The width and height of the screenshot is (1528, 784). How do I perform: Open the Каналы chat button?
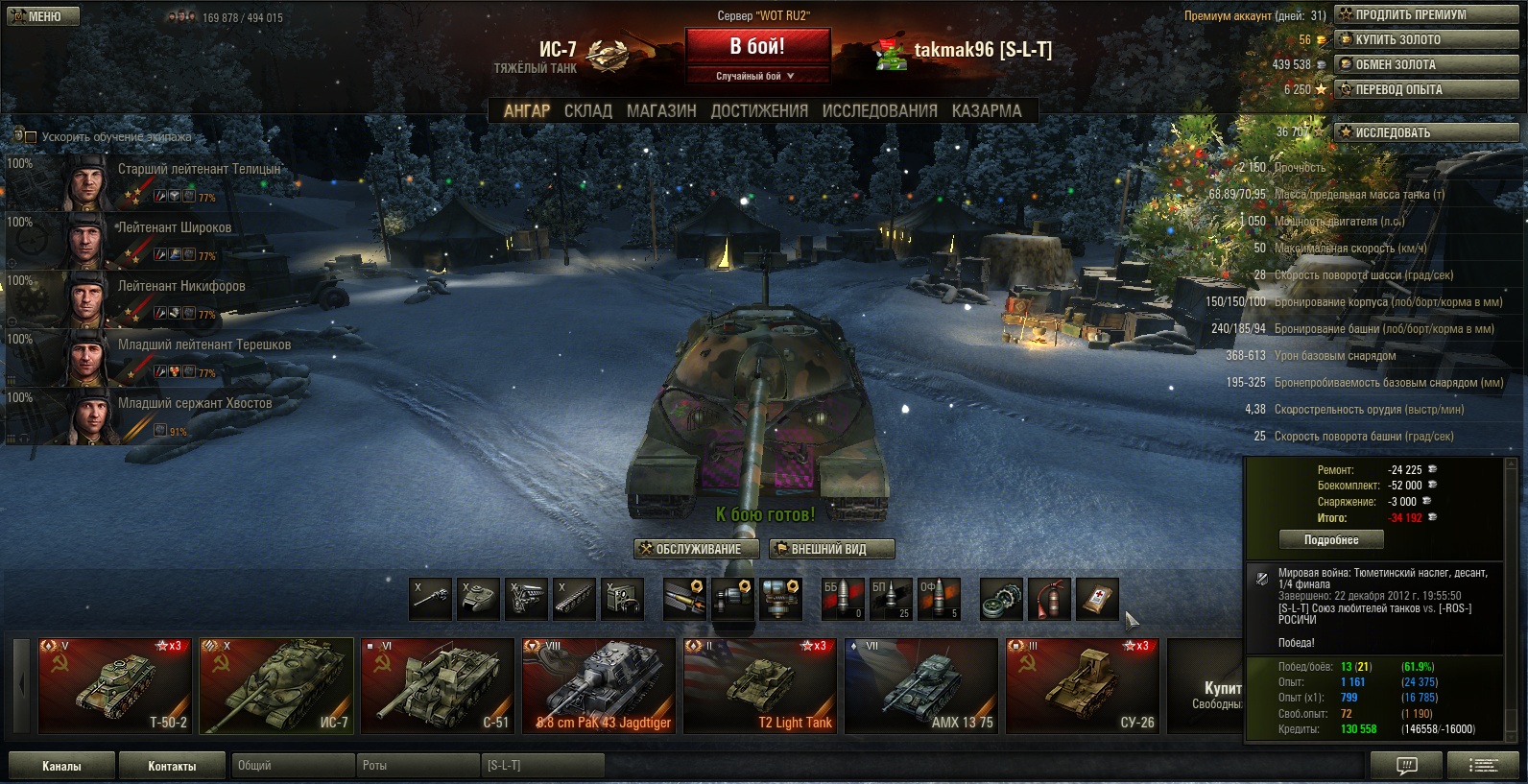coord(61,766)
